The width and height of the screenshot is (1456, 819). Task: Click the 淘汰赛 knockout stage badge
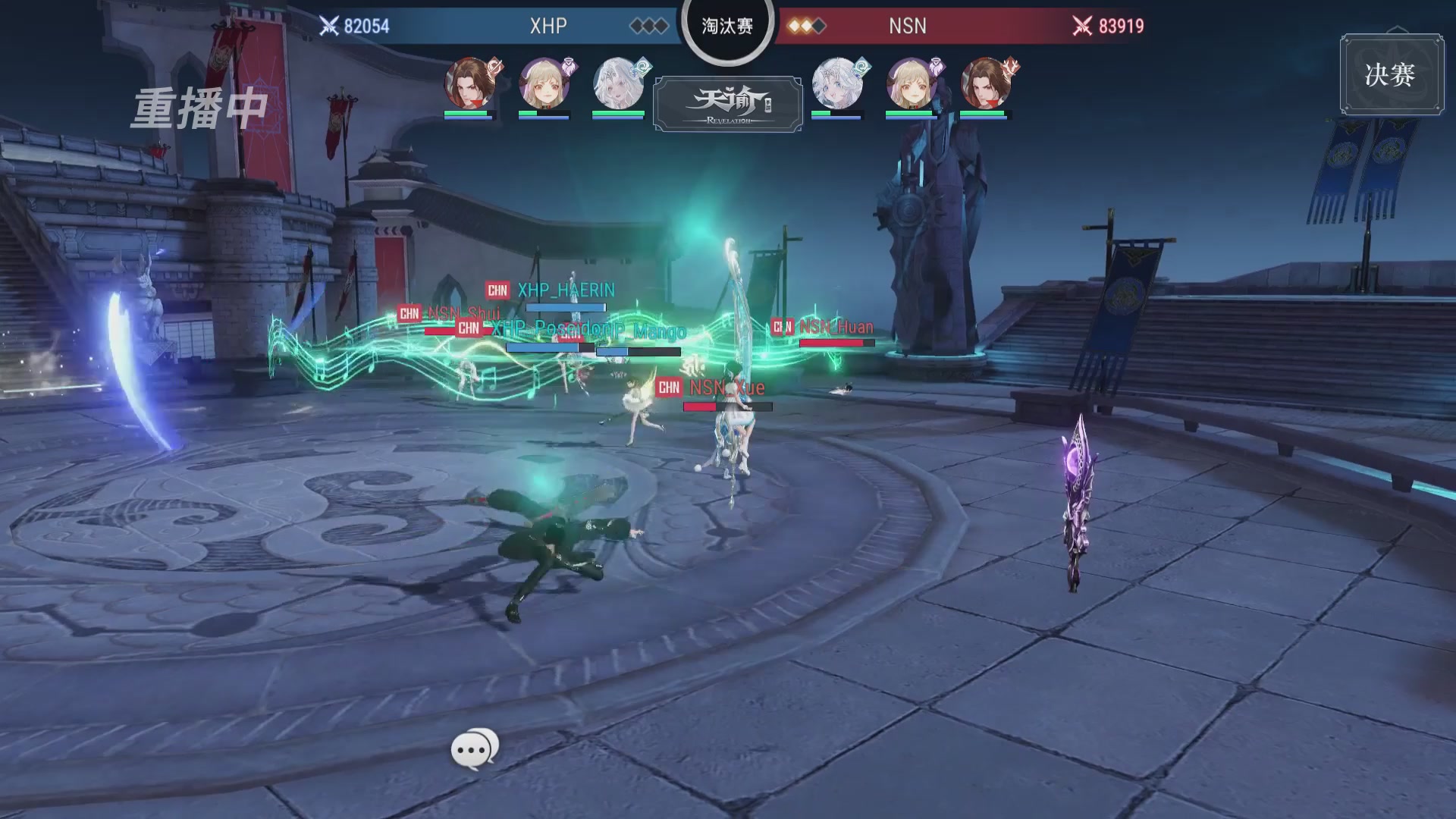(x=727, y=27)
